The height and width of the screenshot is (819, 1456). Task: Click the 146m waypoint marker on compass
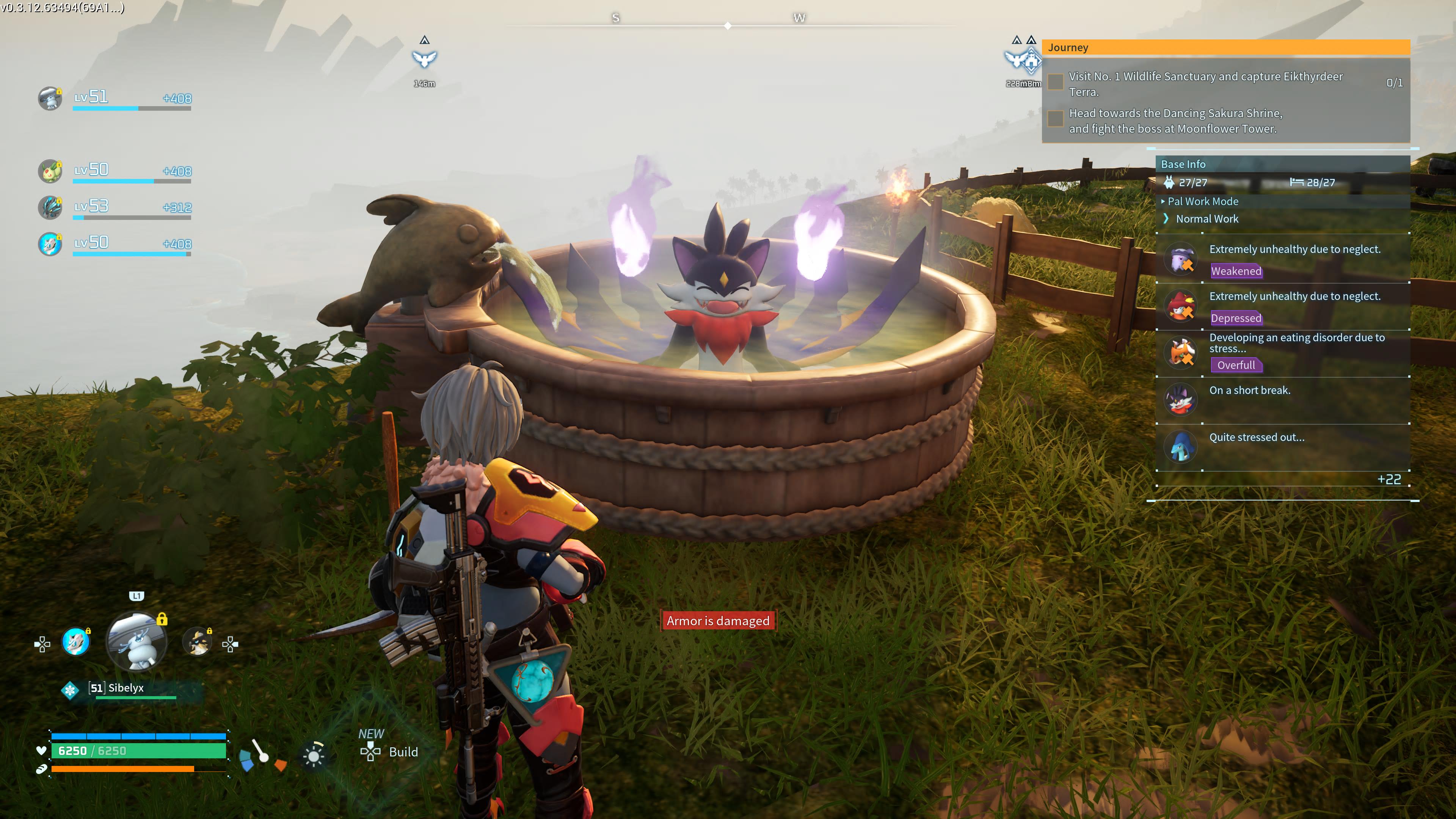pos(425,60)
